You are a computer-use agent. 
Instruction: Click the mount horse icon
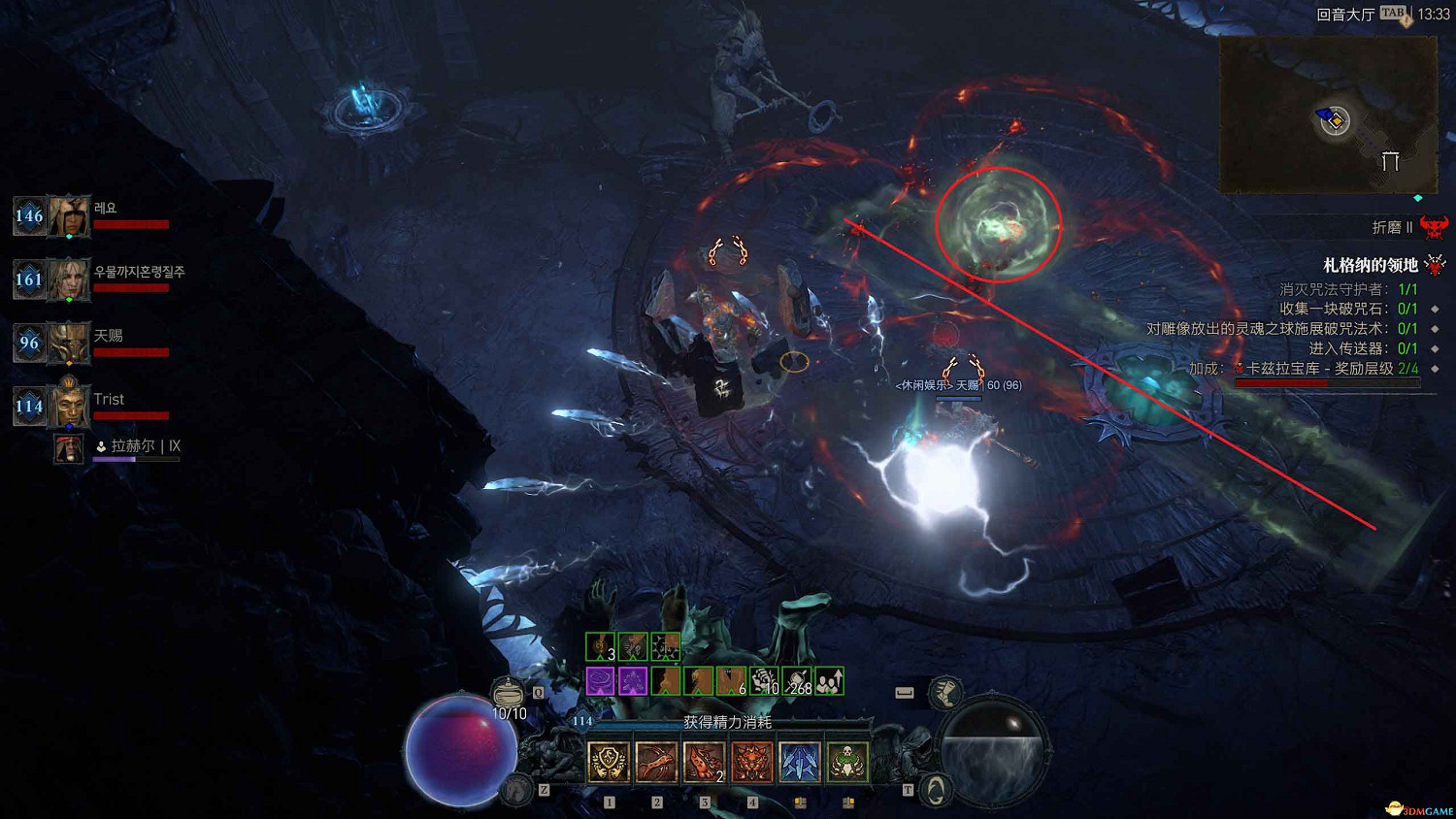click(517, 790)
